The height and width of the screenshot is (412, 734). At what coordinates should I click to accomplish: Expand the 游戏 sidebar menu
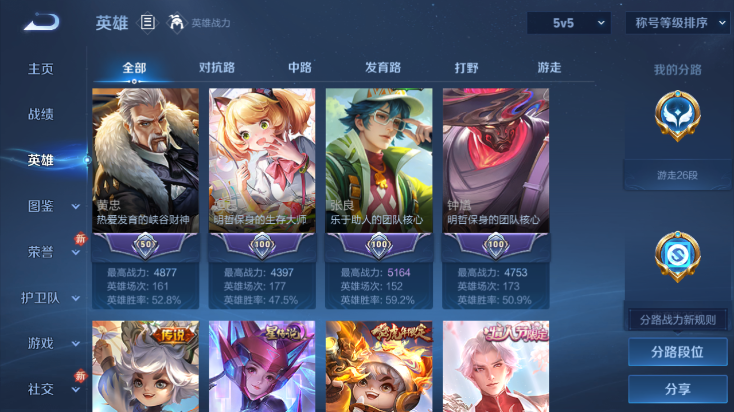point(50,343)
